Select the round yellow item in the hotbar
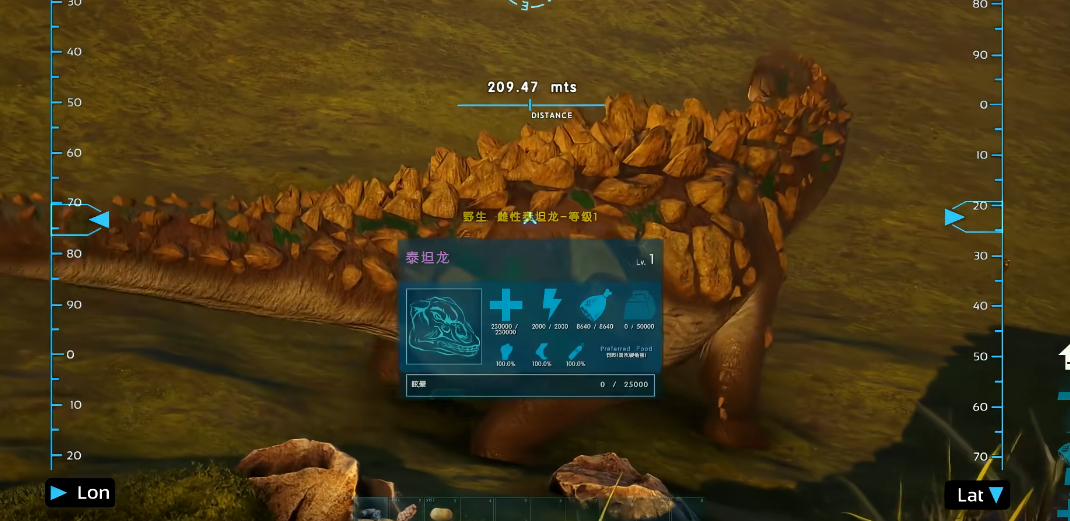This screenshot has width=1070, height=521. pos(439,513)
